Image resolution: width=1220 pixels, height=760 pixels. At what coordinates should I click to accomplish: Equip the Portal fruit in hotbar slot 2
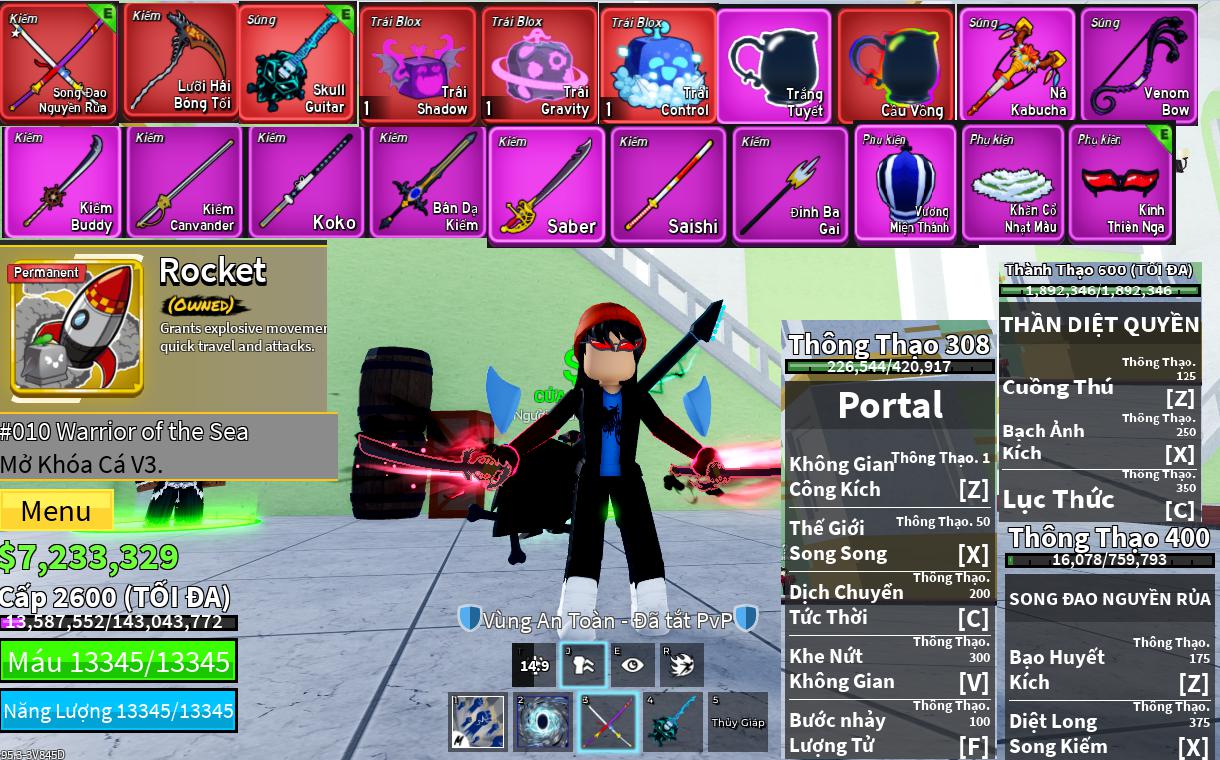click(543, 722)
